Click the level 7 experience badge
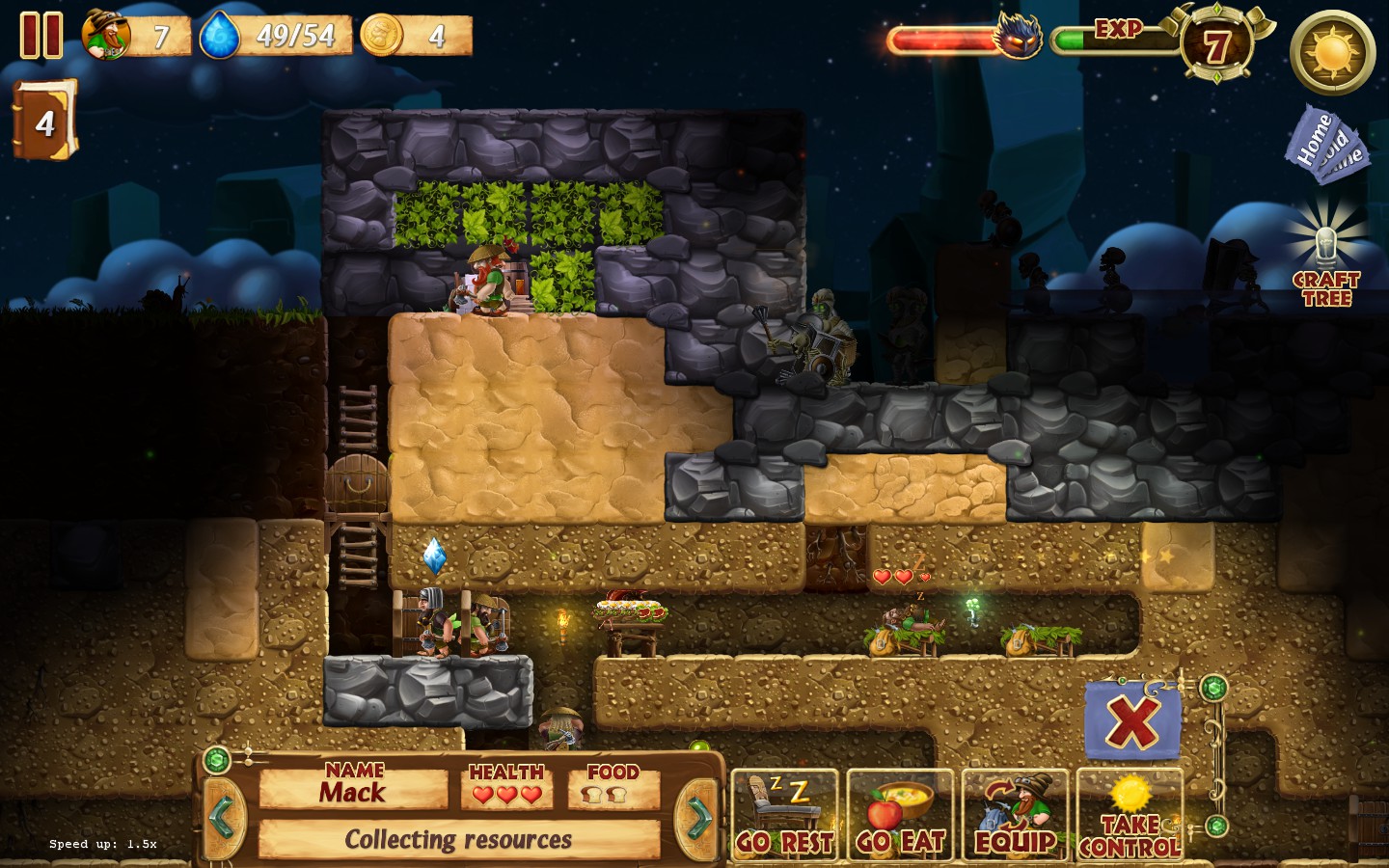1389x868 pixels. [1216, 44]
